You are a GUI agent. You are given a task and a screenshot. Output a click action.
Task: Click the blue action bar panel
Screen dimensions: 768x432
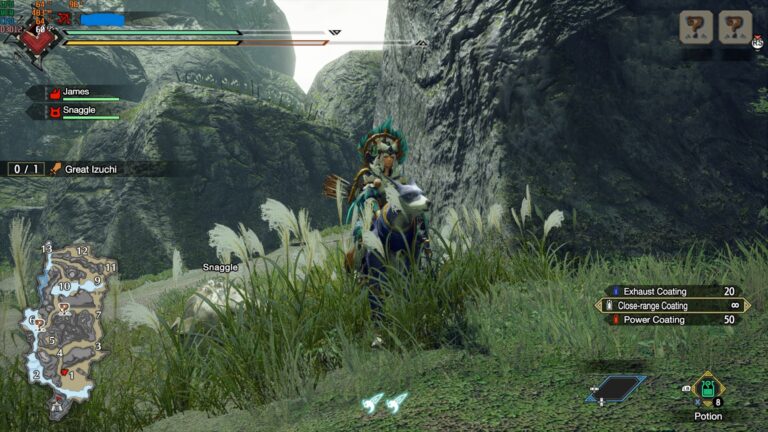pyautogui.click(x=616, y=388)
